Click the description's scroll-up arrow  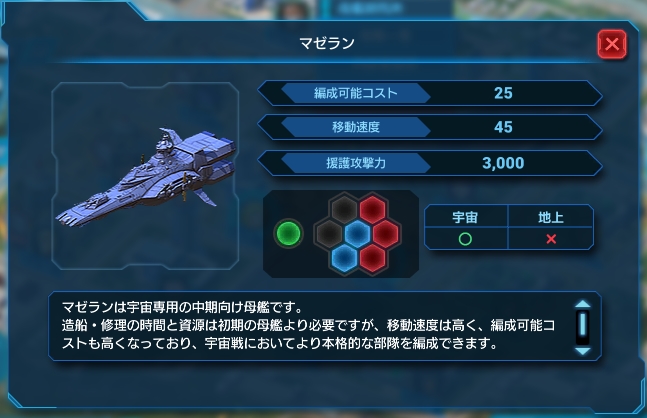click(582, 306)
